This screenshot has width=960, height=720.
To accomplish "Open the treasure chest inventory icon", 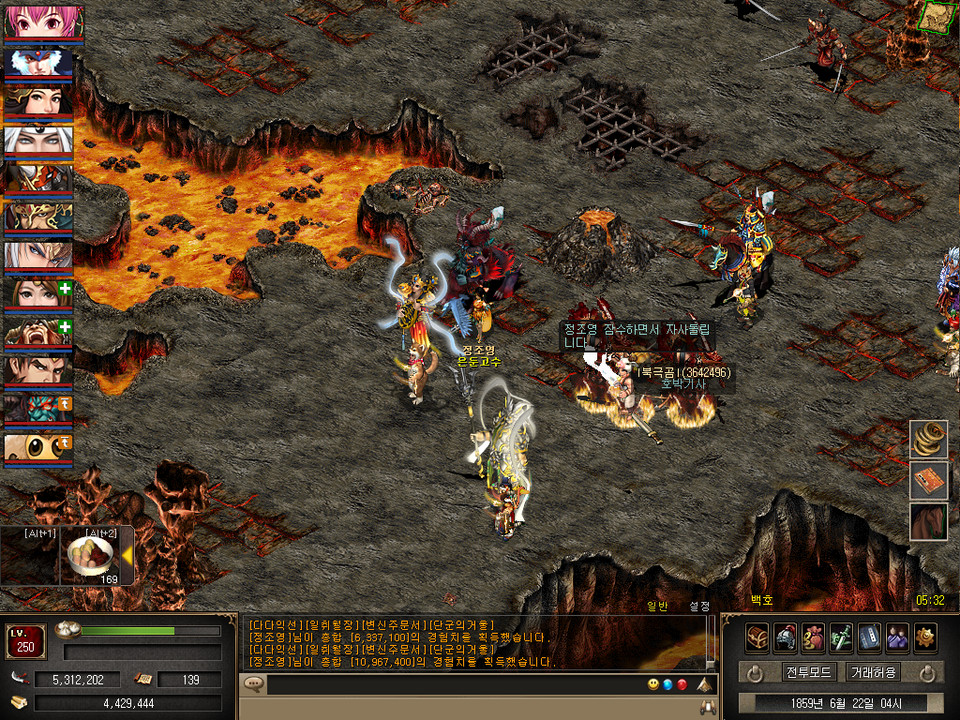I will coord(757,637).
